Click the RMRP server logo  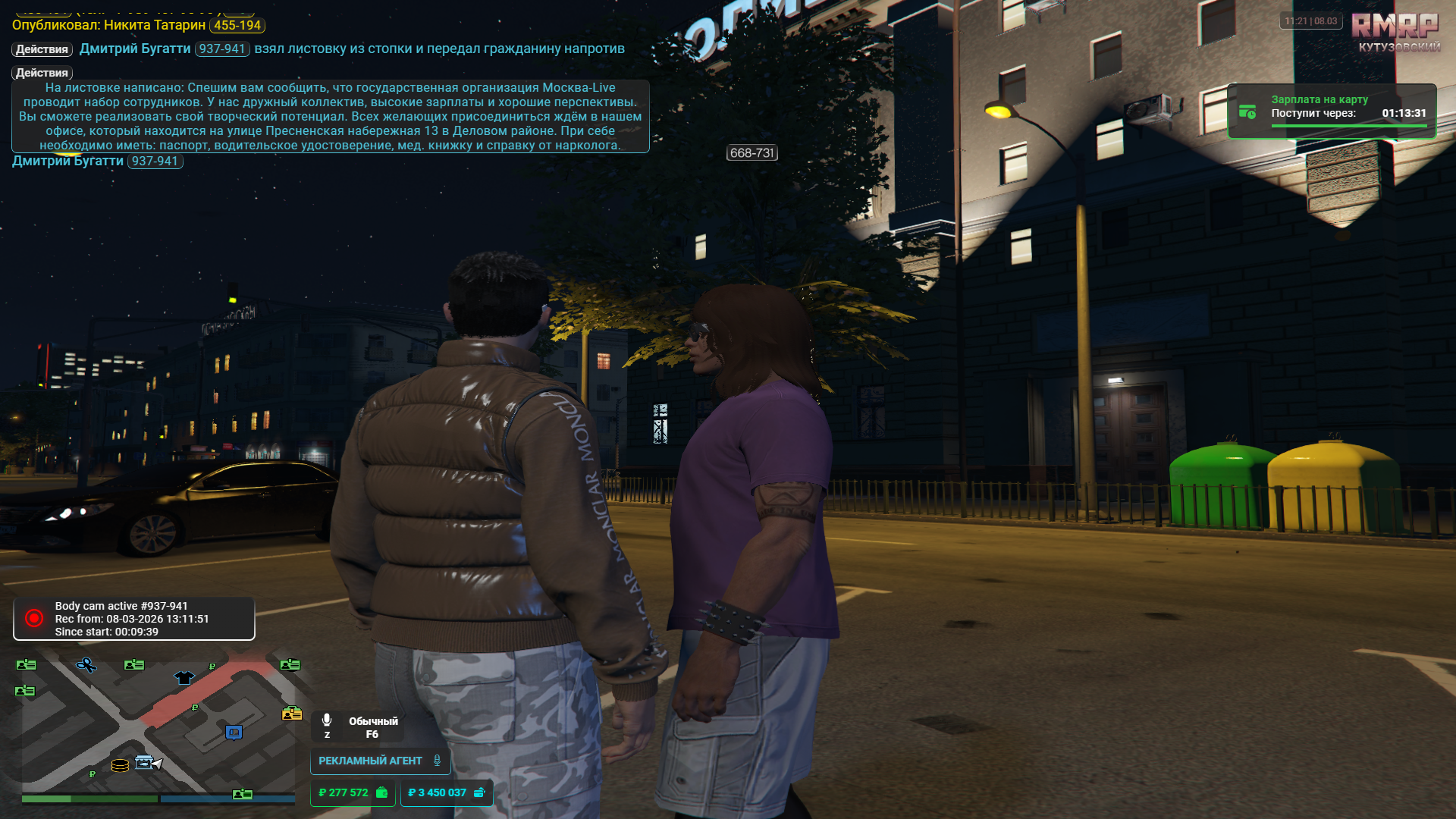click(1395, 27)
